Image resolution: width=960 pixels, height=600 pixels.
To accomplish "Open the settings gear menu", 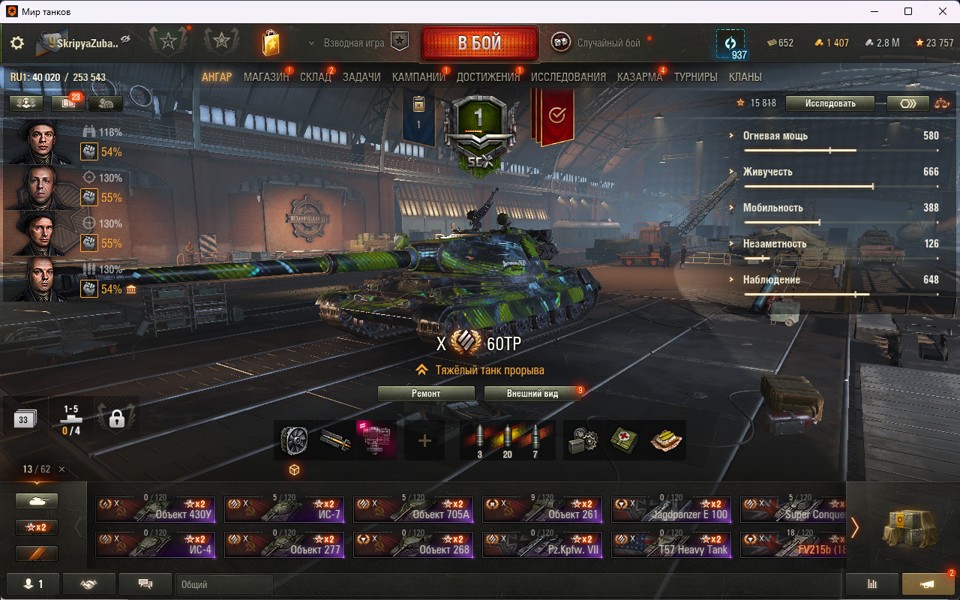I will tap(17, 43).
